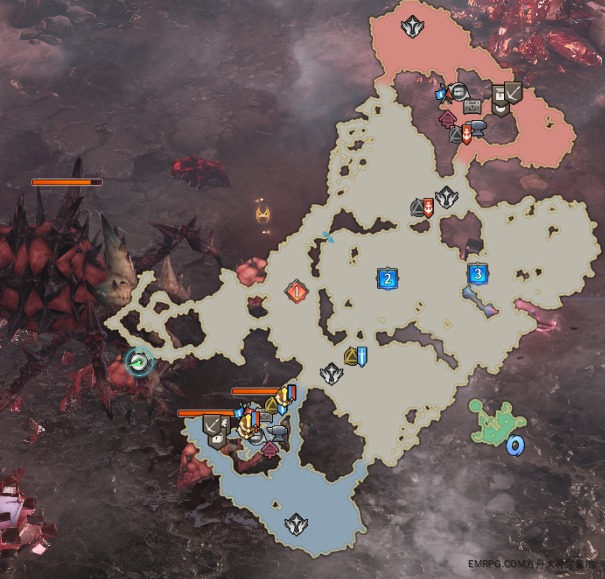Click the blue ring marker on green islet
605x579 pixels.
click(515, 446)
